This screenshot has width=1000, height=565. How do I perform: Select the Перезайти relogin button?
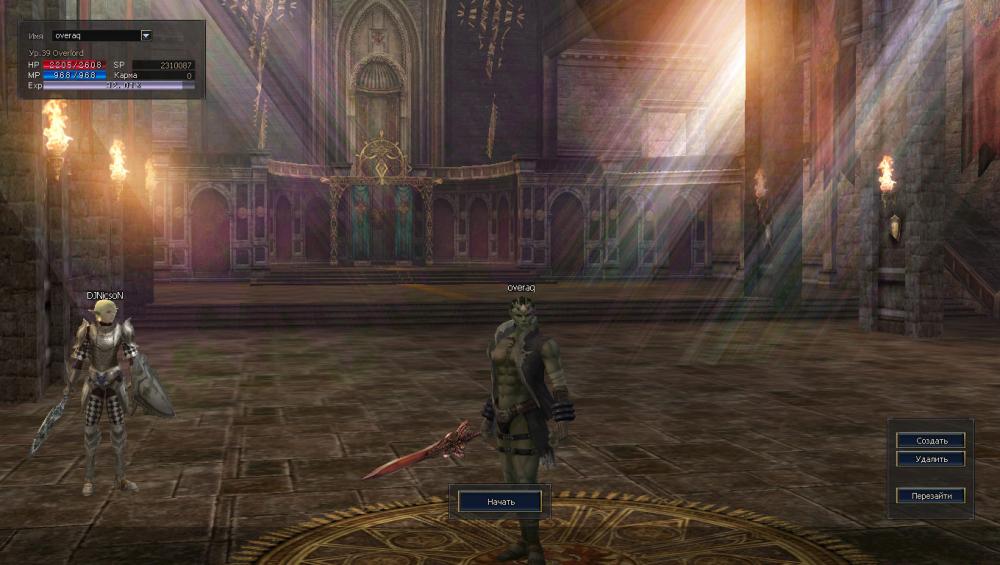coord(930,495)
